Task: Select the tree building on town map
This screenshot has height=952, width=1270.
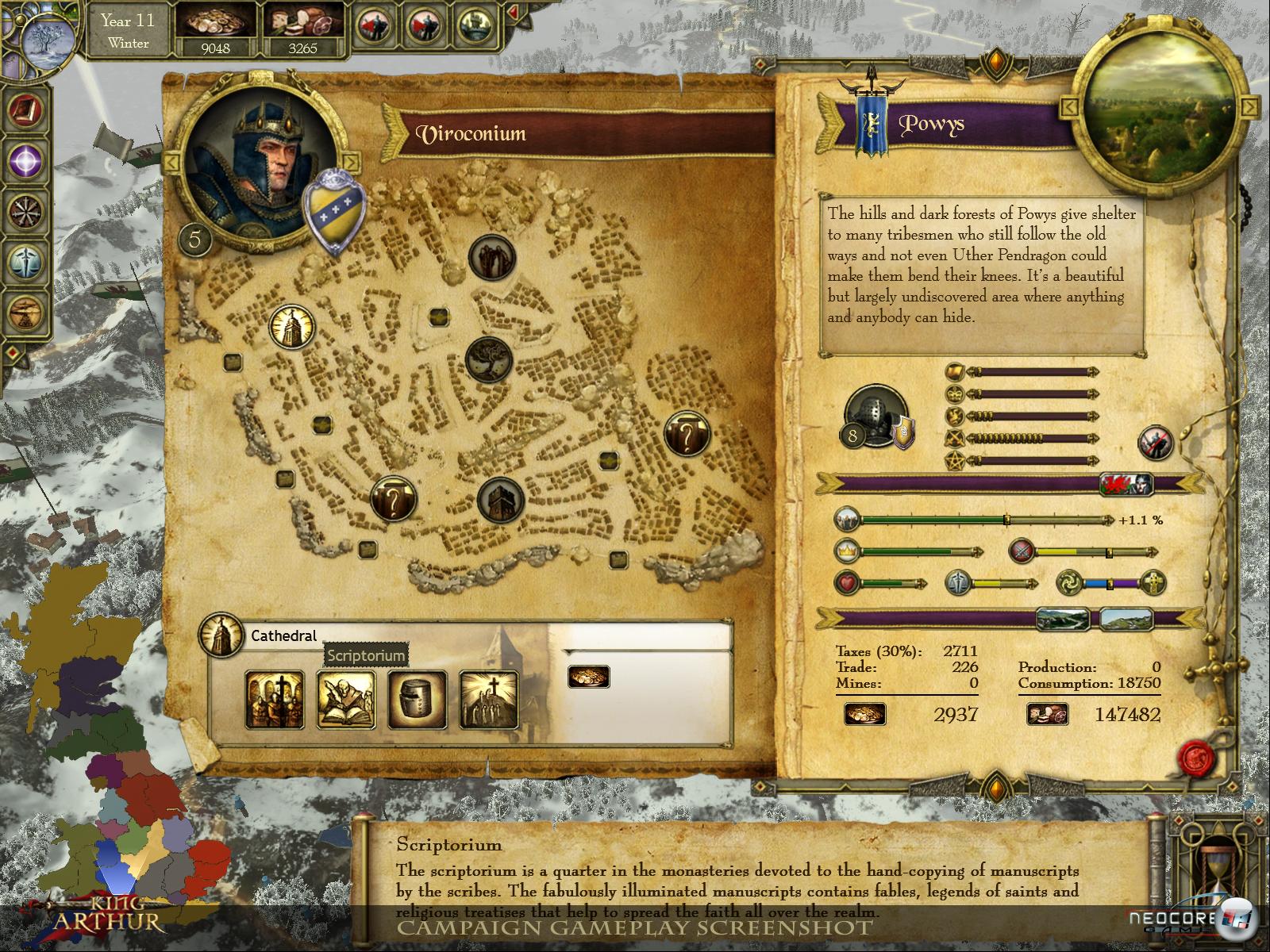Action: [x=490, y=359]
